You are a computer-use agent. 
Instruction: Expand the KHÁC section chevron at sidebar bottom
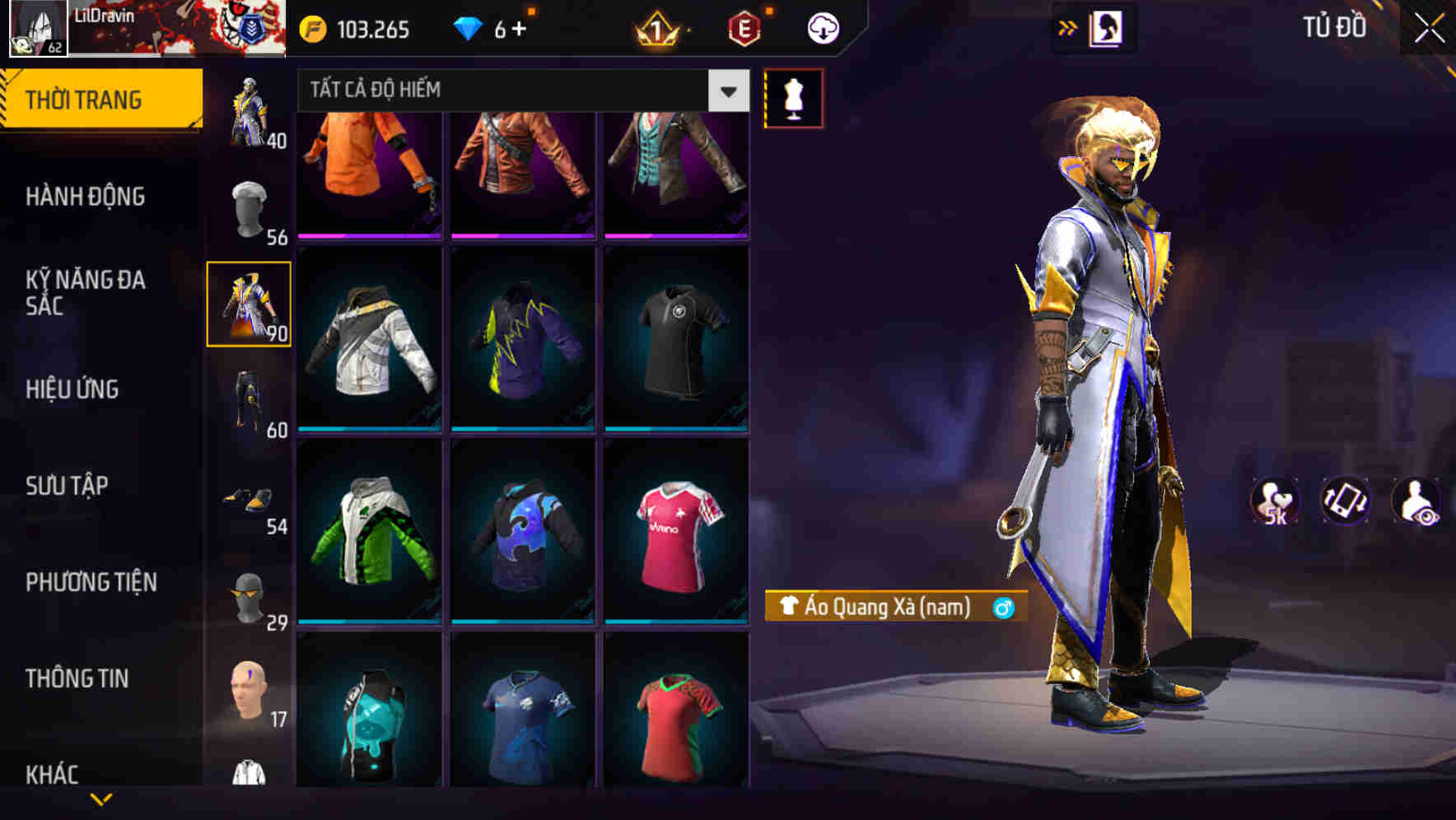pos(101,798)
